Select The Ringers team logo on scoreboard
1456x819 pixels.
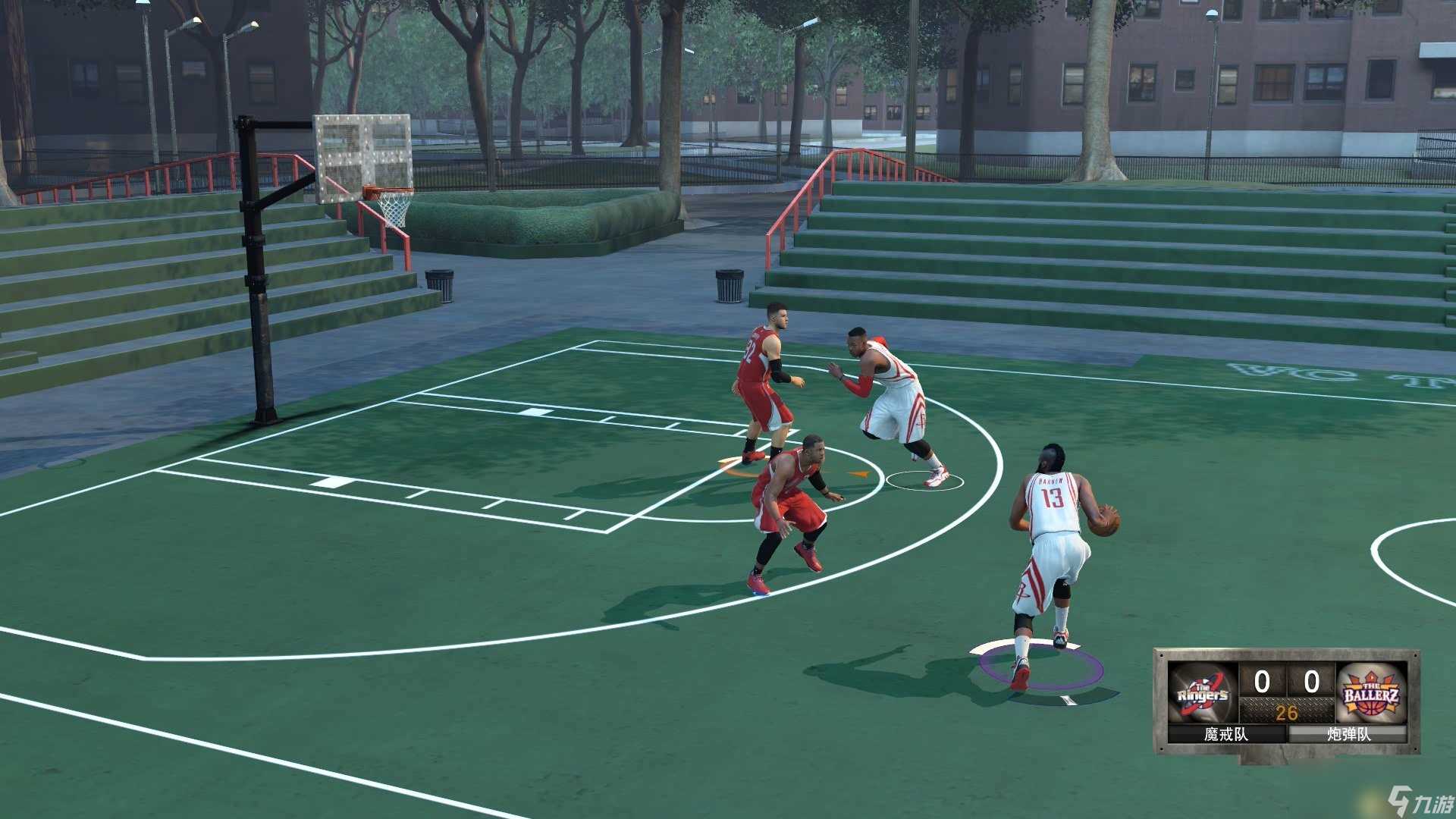[1202, 694]
